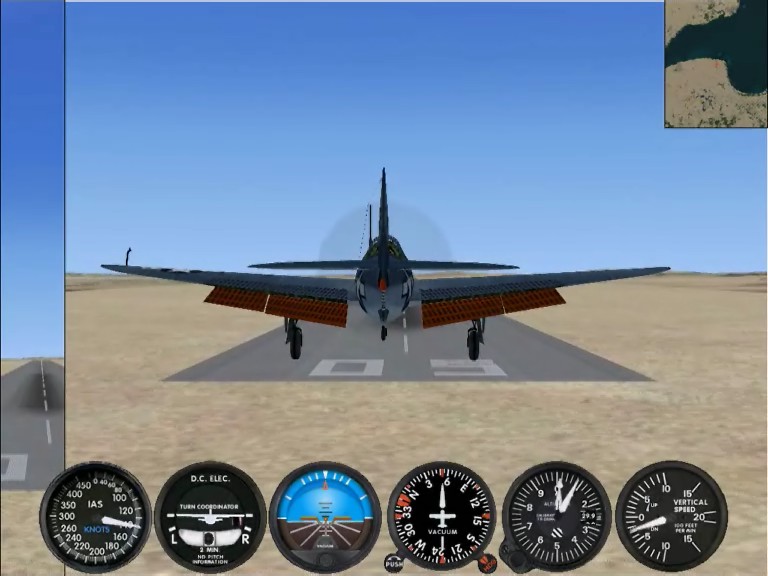The image size is (768, 576).
Task: Click the overhead map in the corner
Action: coord(716,64)
